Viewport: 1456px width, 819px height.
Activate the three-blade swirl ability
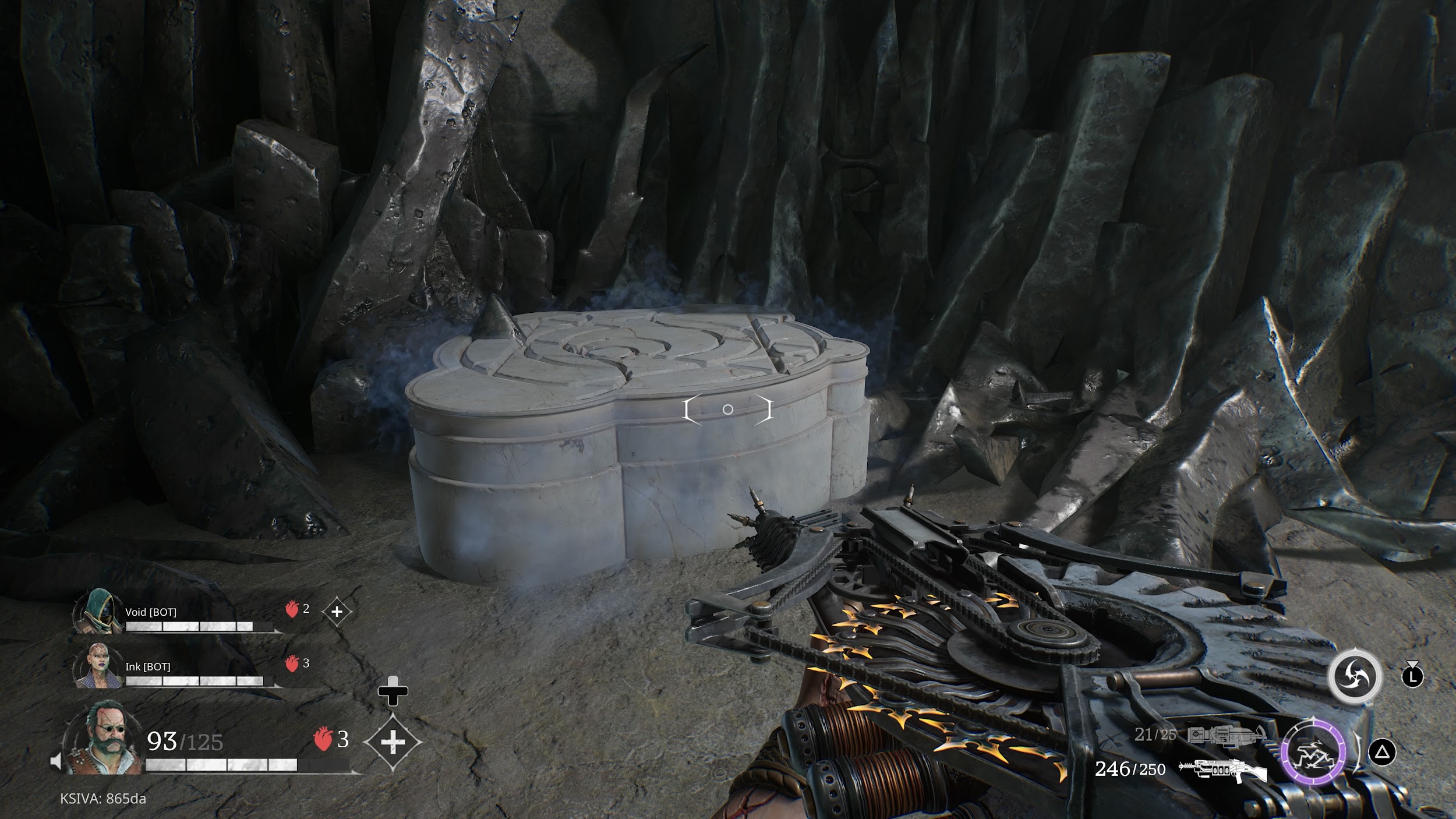coord(1355,677)
